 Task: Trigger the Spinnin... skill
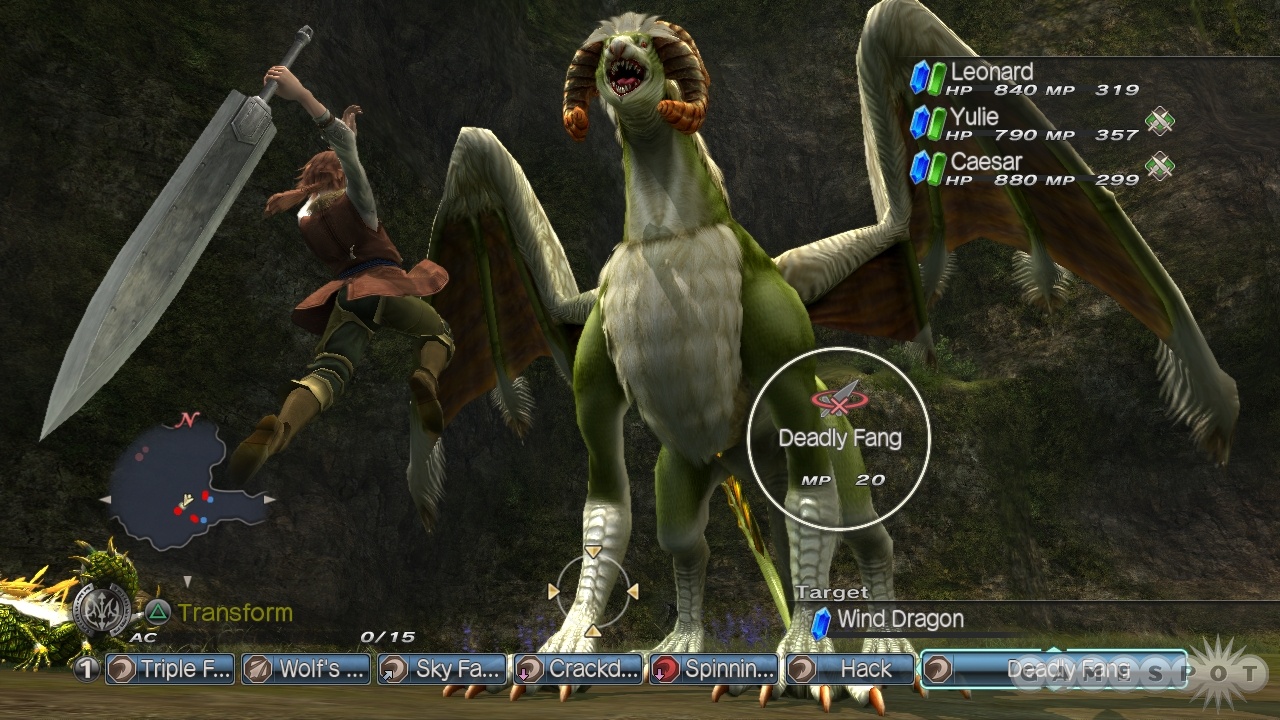(714, 669)
